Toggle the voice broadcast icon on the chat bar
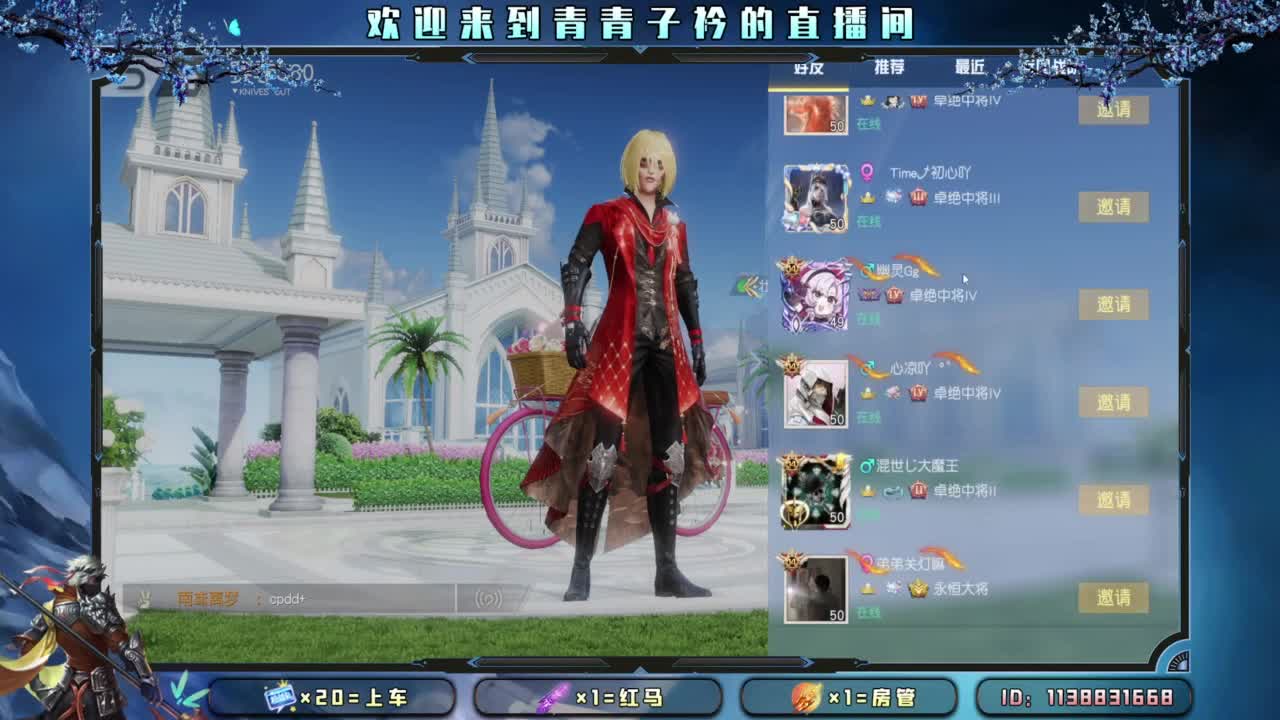1280x720 pixels. pos(487,596)
